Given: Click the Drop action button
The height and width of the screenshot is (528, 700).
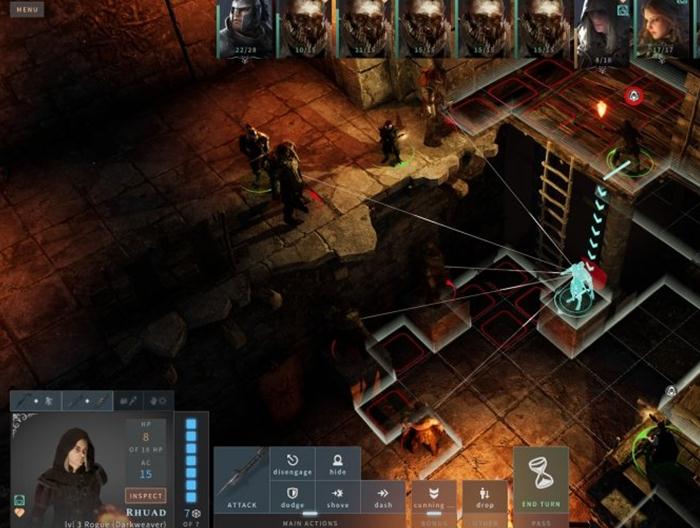Looking at the screenshot, I should tap(484, 497).
